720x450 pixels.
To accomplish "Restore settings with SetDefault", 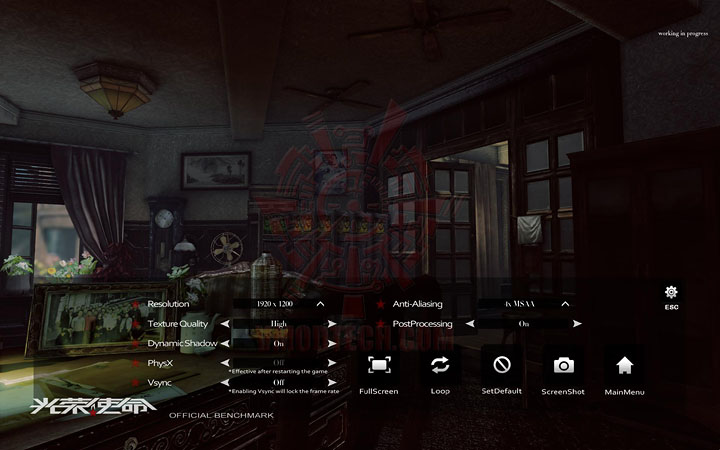I will coord(502,365).
